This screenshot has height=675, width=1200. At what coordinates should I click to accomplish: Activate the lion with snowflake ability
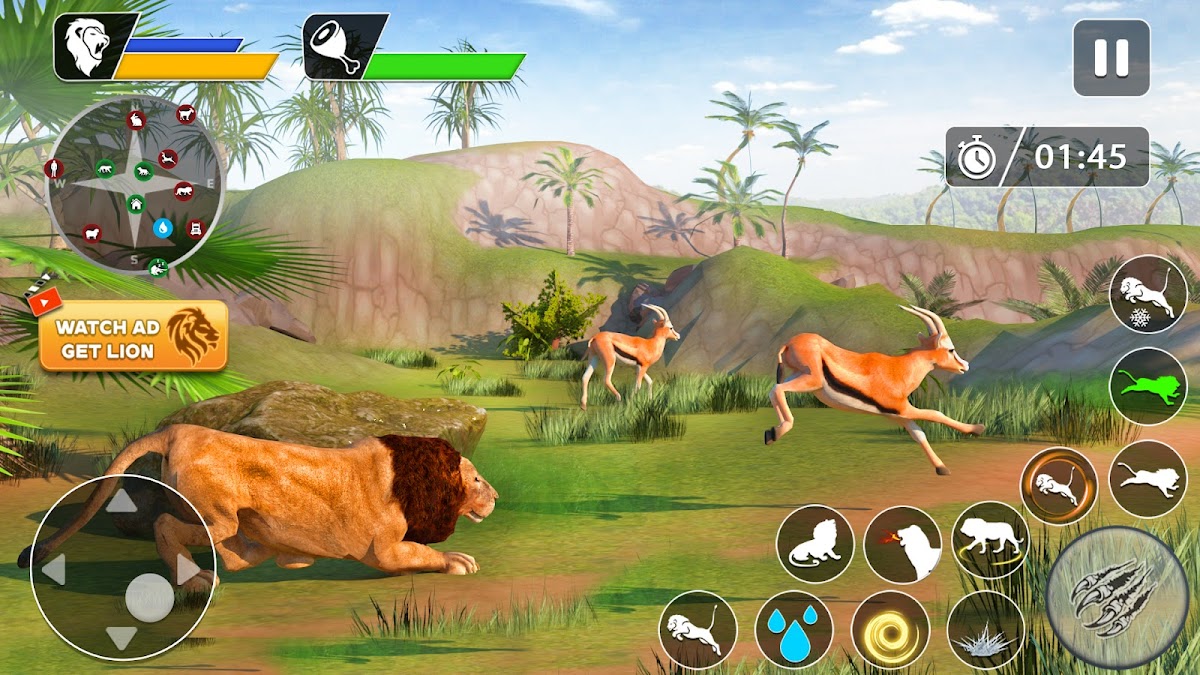coord(1147,294)
